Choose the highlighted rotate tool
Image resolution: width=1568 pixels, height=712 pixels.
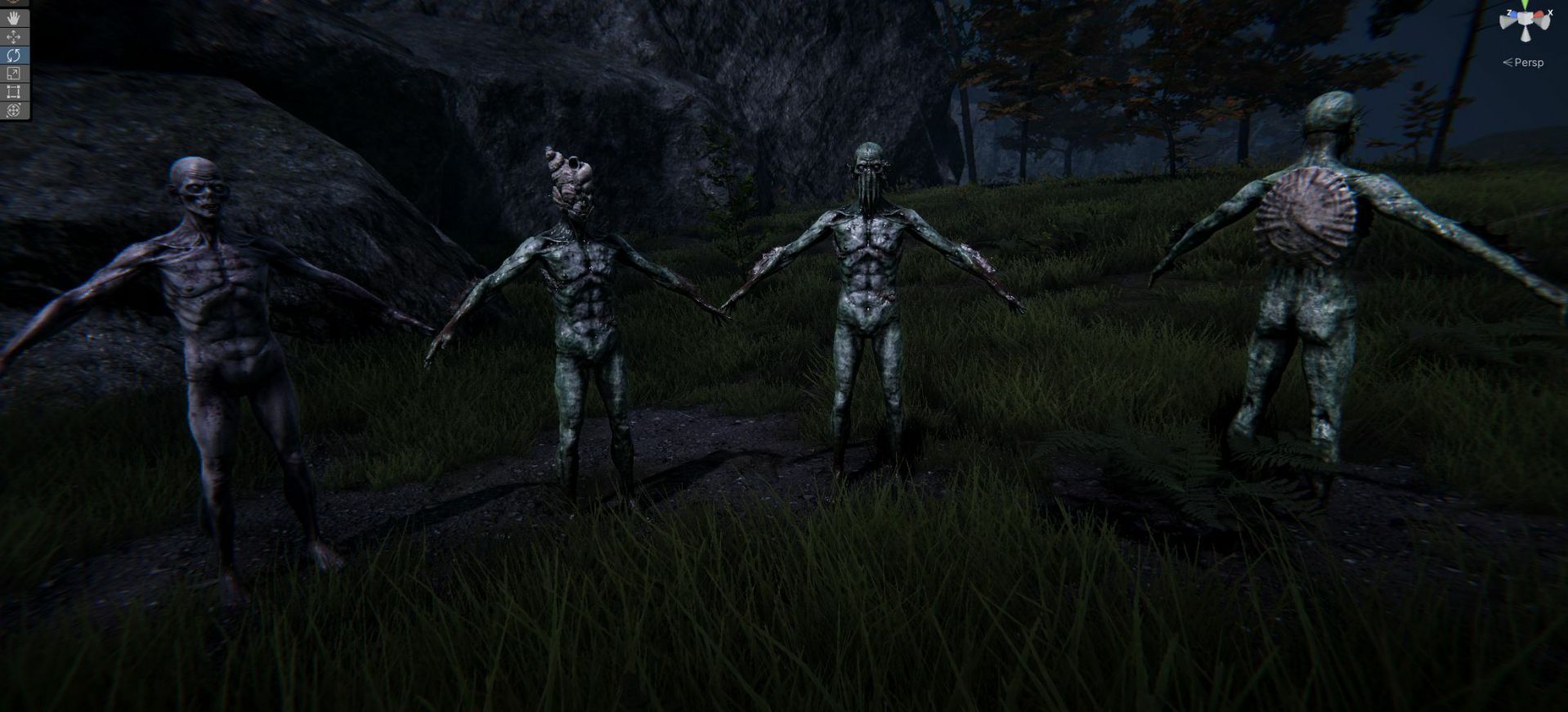click(14, 56)
